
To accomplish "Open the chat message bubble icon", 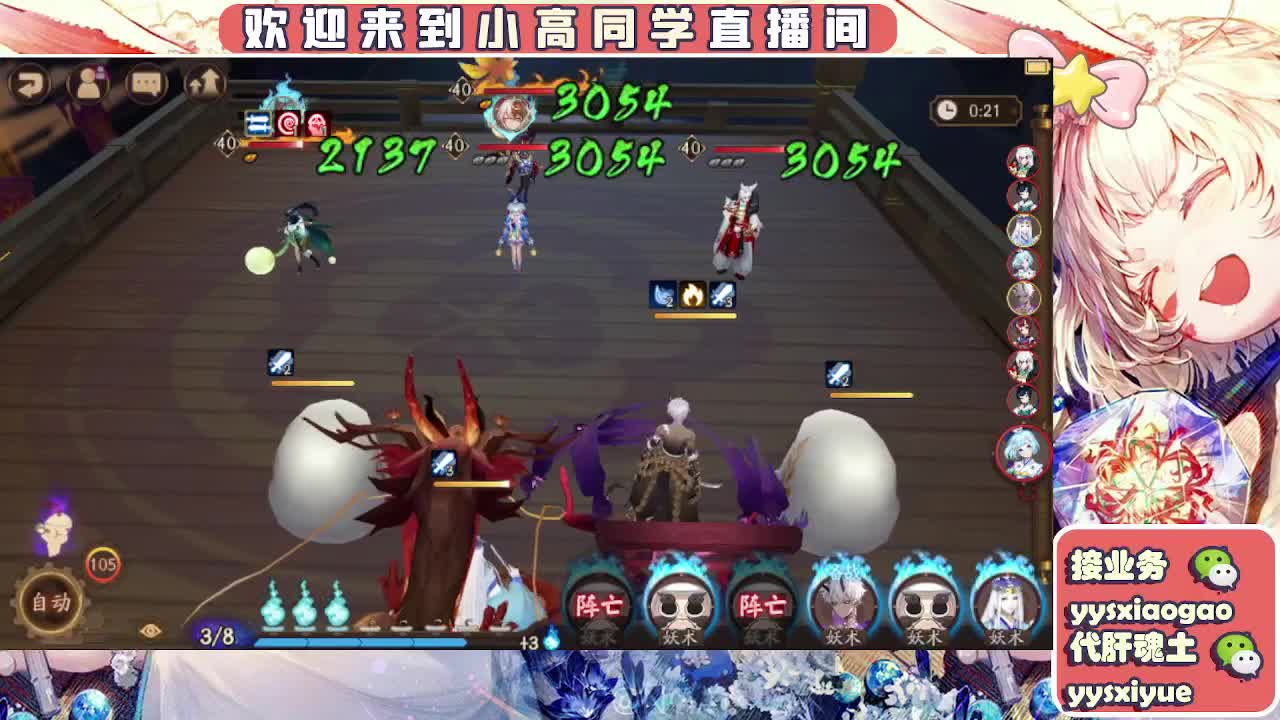I will [146, 82].
